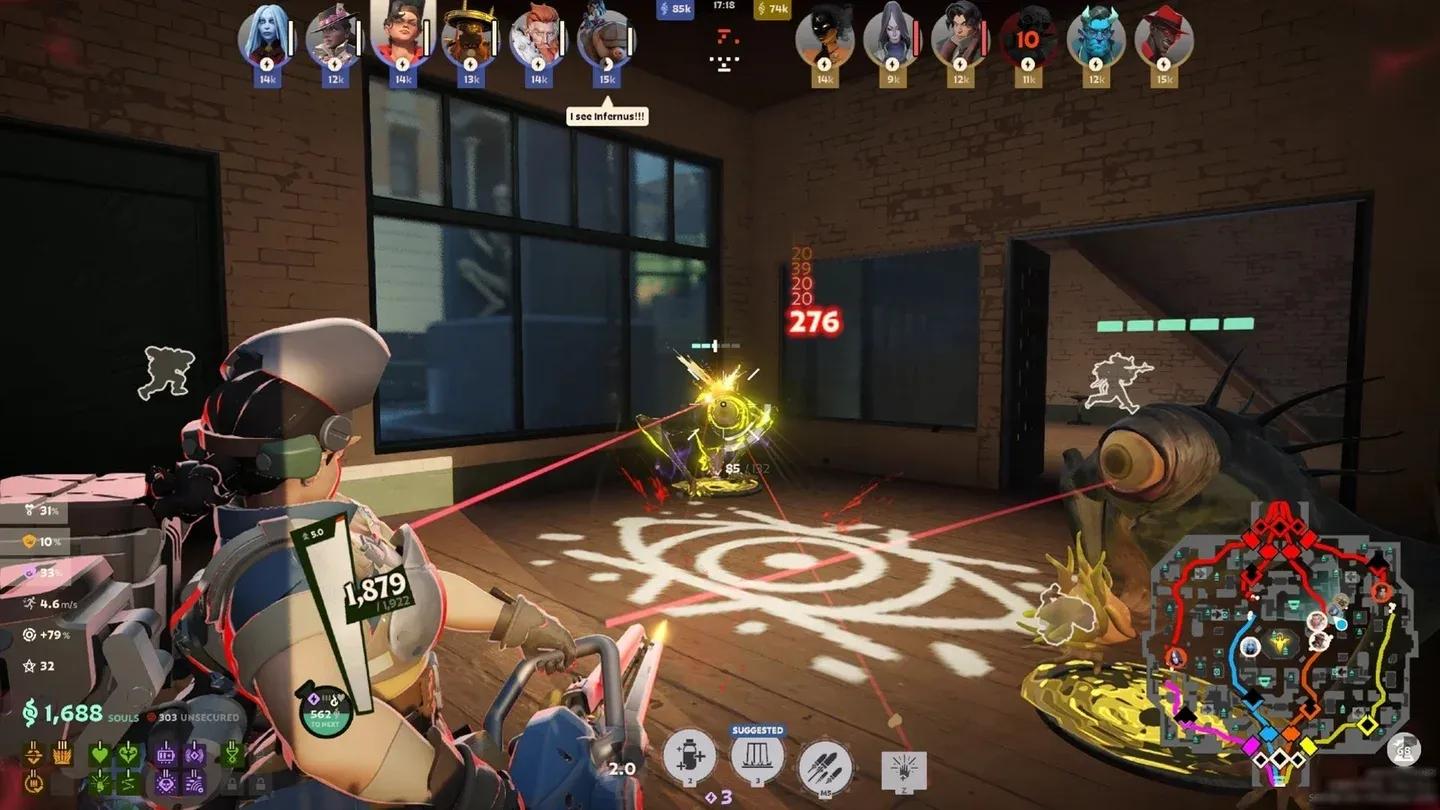The height and width of the screenshot is (810, 1440).
Task: Click the match timer showing 17:18
Action: coord(725,8)
